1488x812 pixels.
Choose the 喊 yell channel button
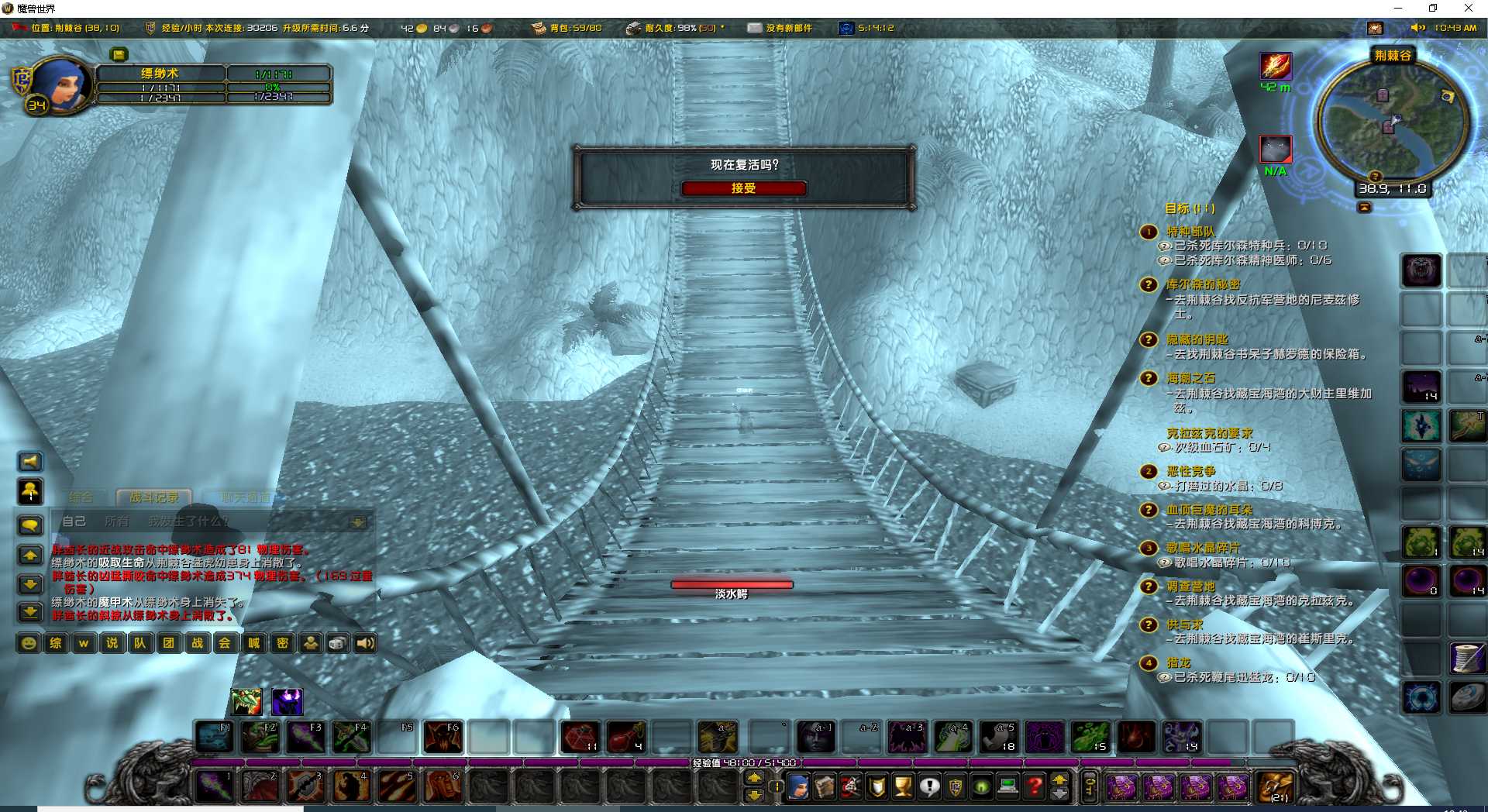[x=253, y=643]
